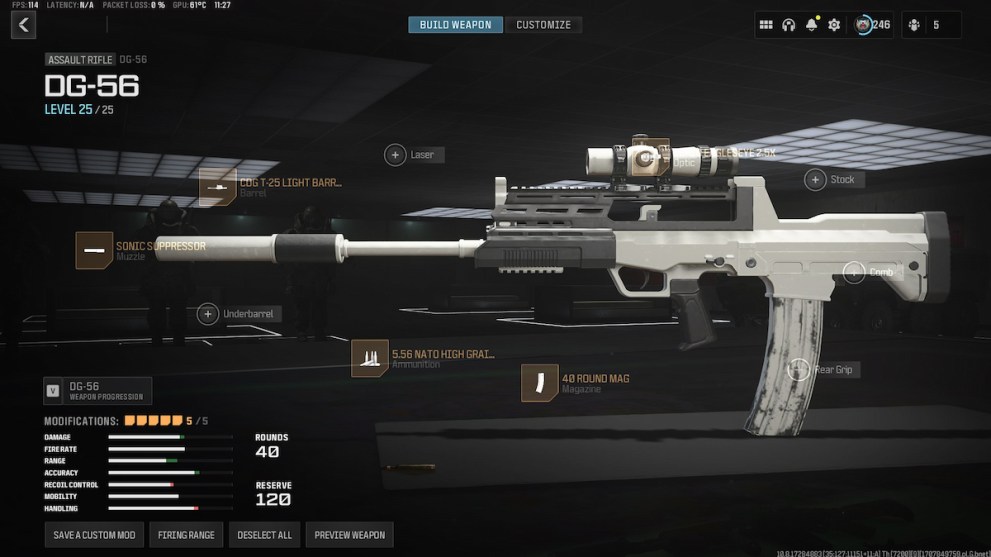The height and width of the screenshot is (557, 991).
Task: Open the grid menu icon
Action: coord(766,25)
